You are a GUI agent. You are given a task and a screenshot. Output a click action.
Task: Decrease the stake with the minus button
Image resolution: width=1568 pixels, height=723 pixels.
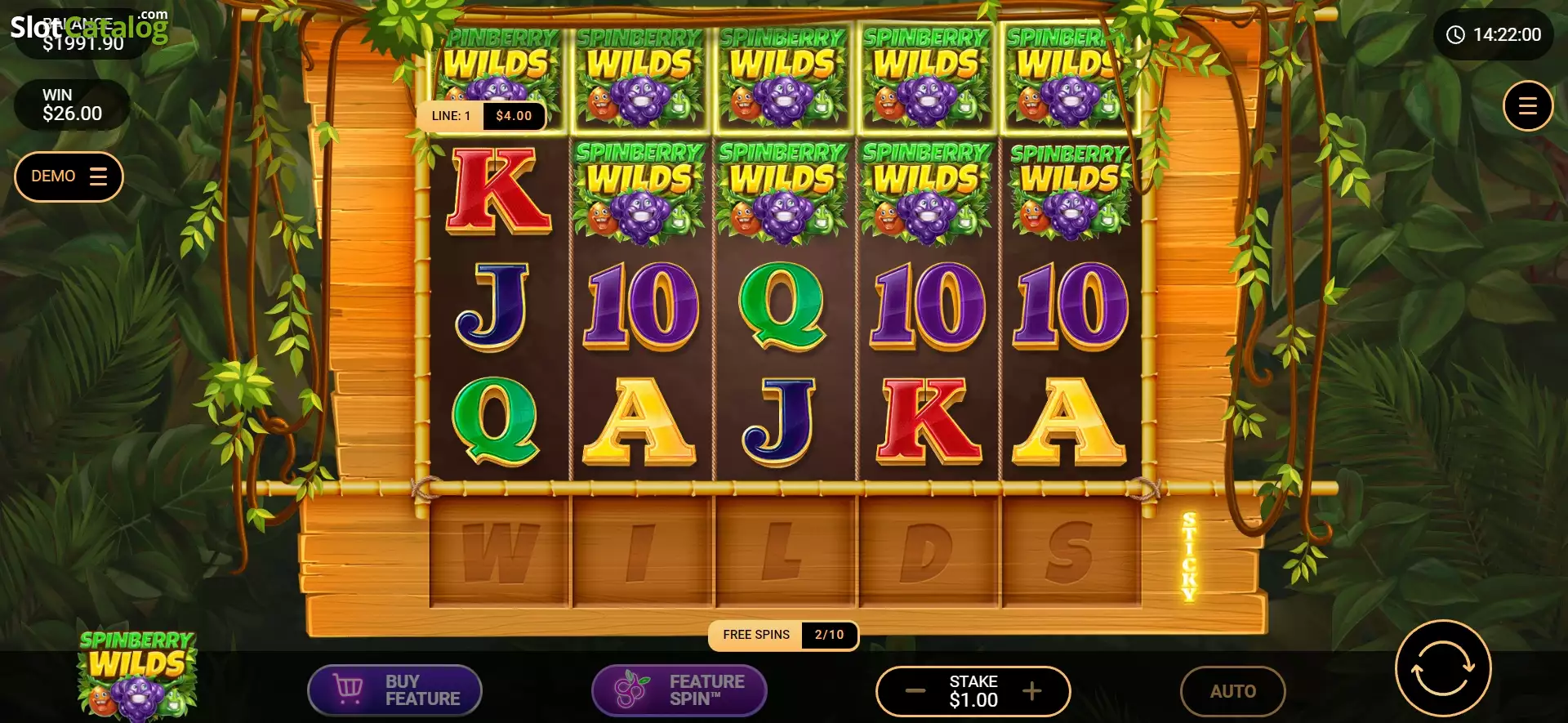[x=915, y=691]
